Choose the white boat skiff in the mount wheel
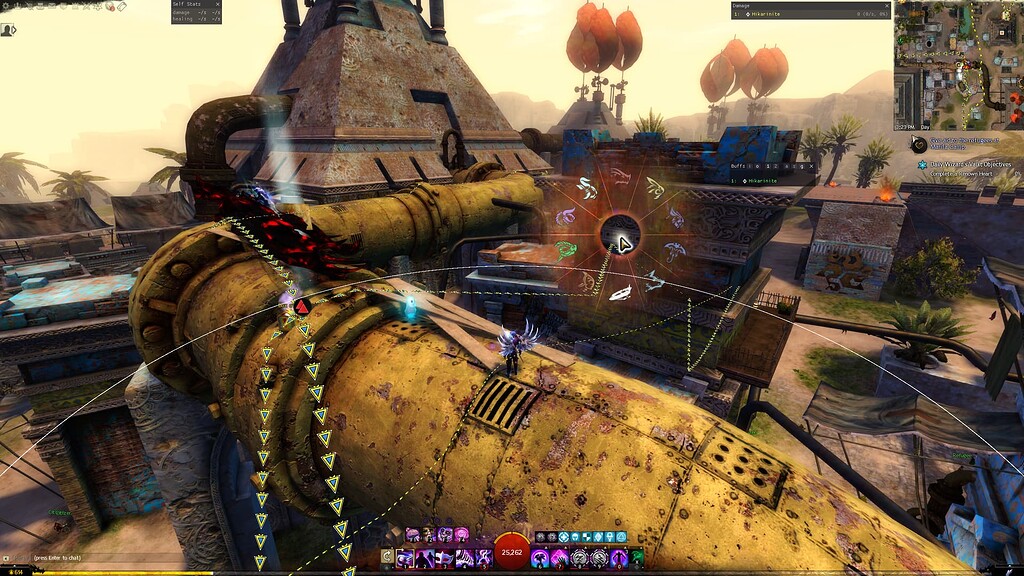 tap(620, 293)
